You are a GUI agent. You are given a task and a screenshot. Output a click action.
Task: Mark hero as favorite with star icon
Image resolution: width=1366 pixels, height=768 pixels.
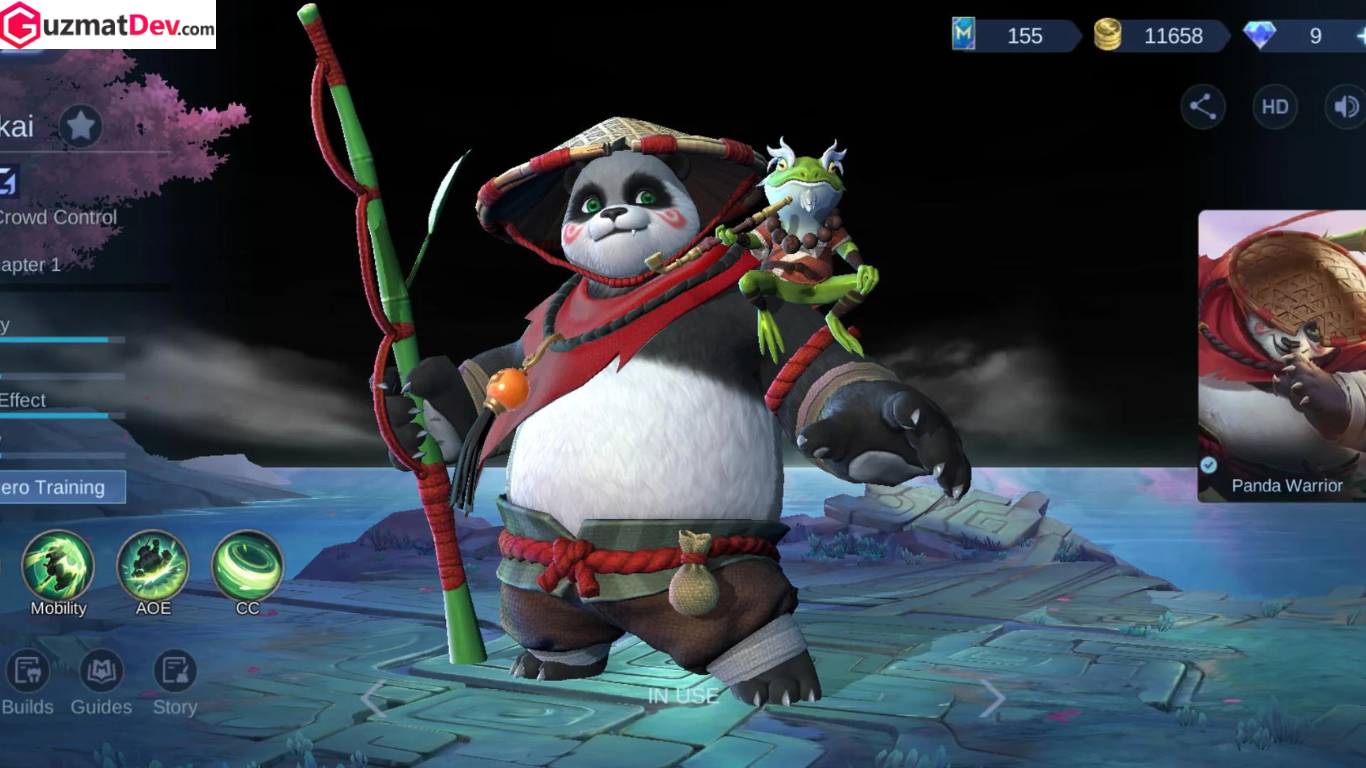click(81, 126)
